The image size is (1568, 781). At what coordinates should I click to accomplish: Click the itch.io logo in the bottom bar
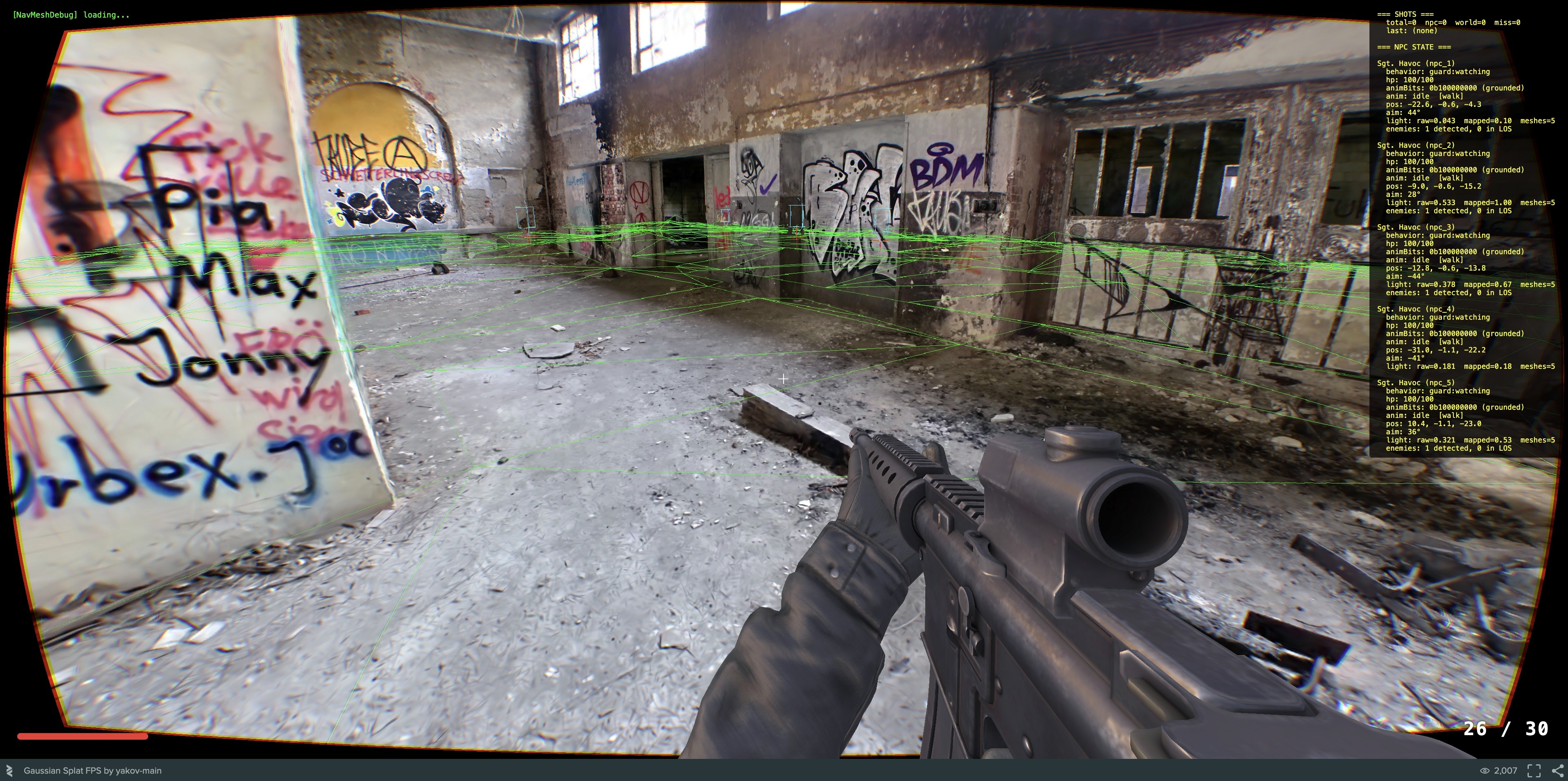coord(10,771)
